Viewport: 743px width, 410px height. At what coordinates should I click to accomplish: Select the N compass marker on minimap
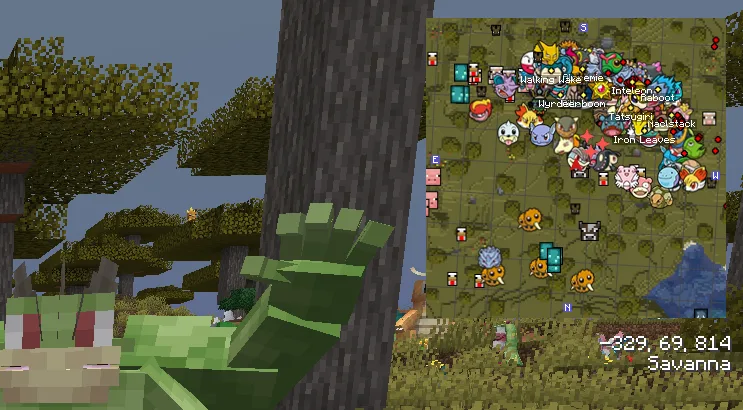pos(567,308)
